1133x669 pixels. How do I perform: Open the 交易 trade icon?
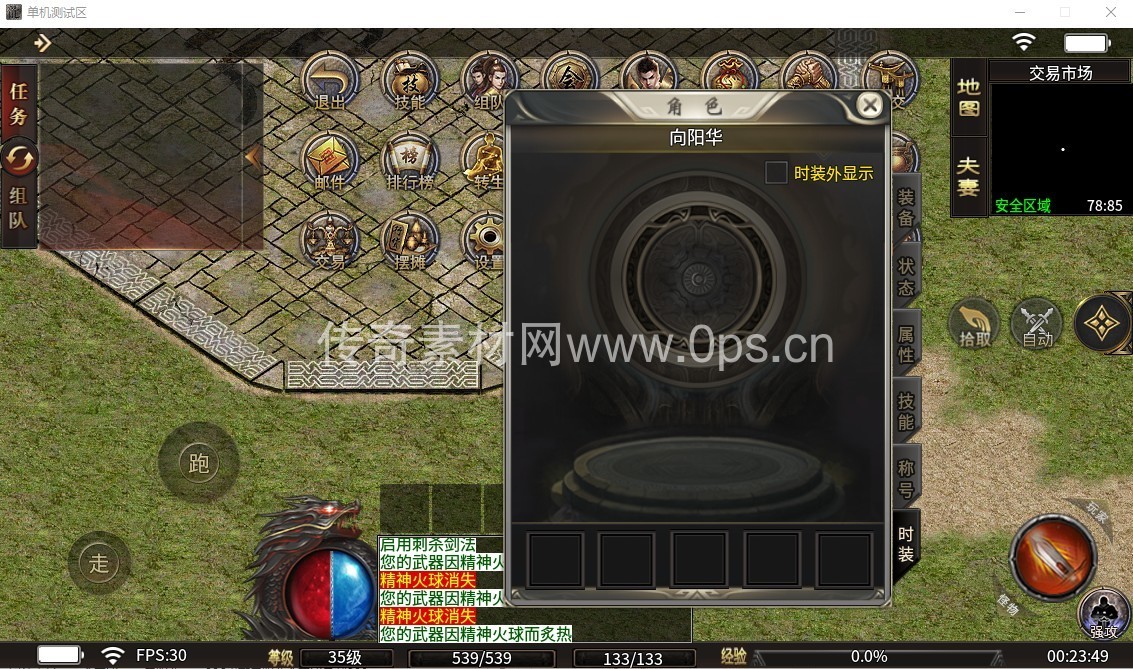[x=330, y=240]
